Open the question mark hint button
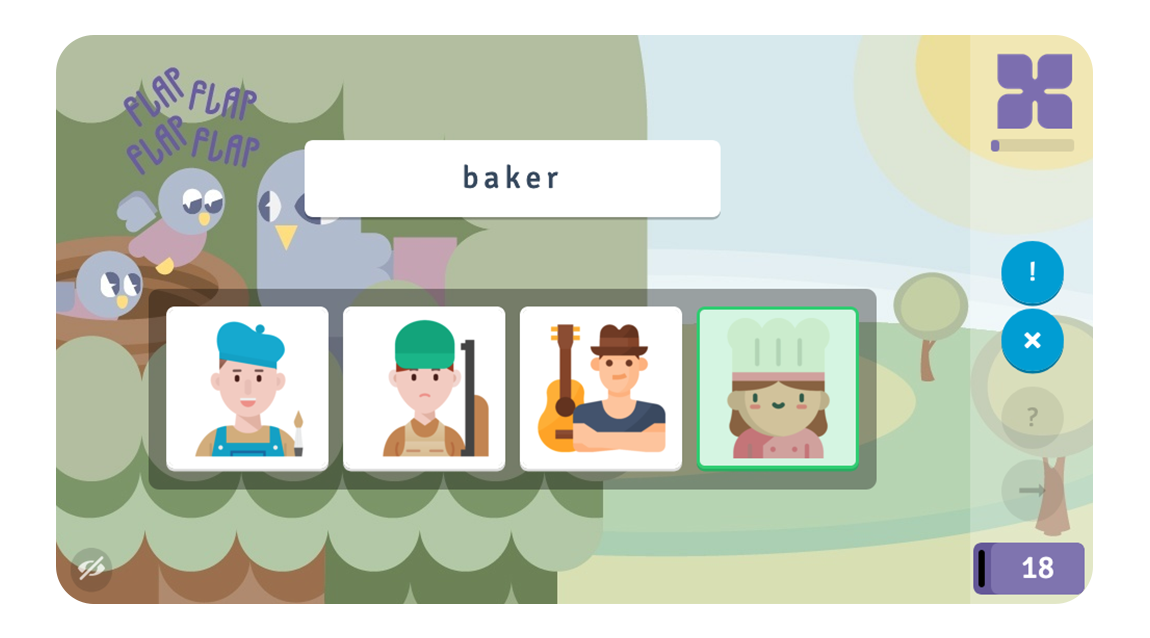The image size is (1150, 638). coord(1032,417)
